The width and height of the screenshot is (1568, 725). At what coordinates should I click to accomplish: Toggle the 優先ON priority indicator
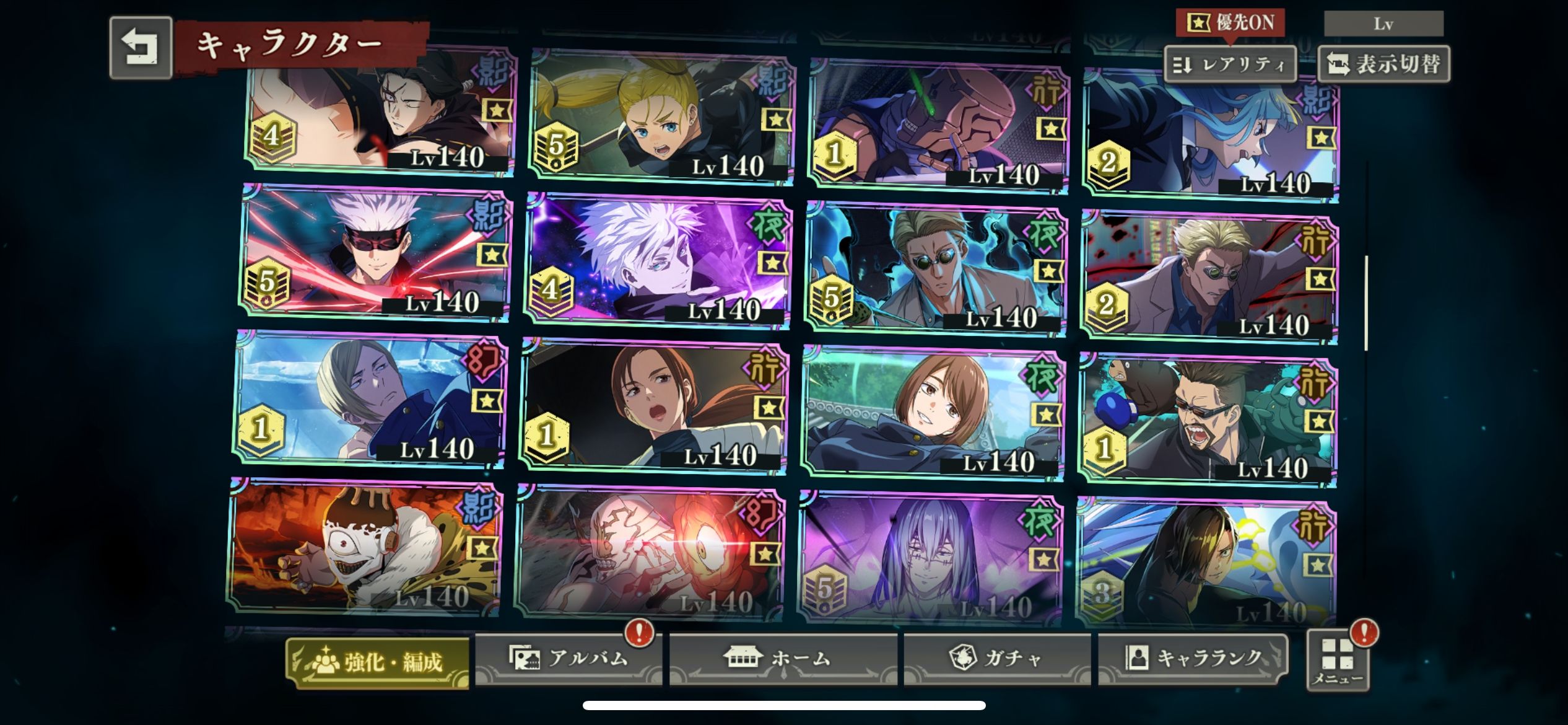(x=1230, y=23)
